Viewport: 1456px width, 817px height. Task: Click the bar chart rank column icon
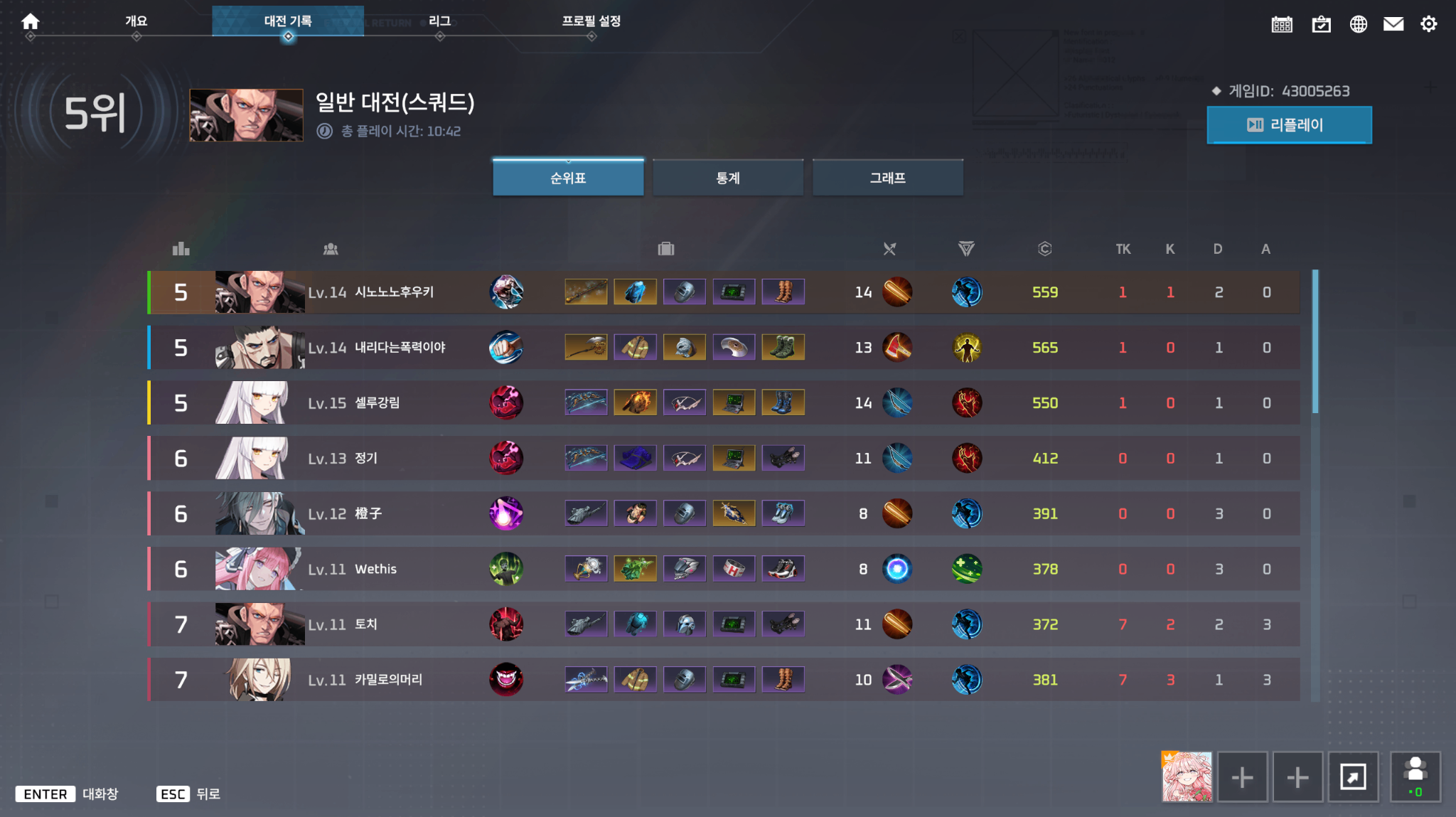coord(181,249)
